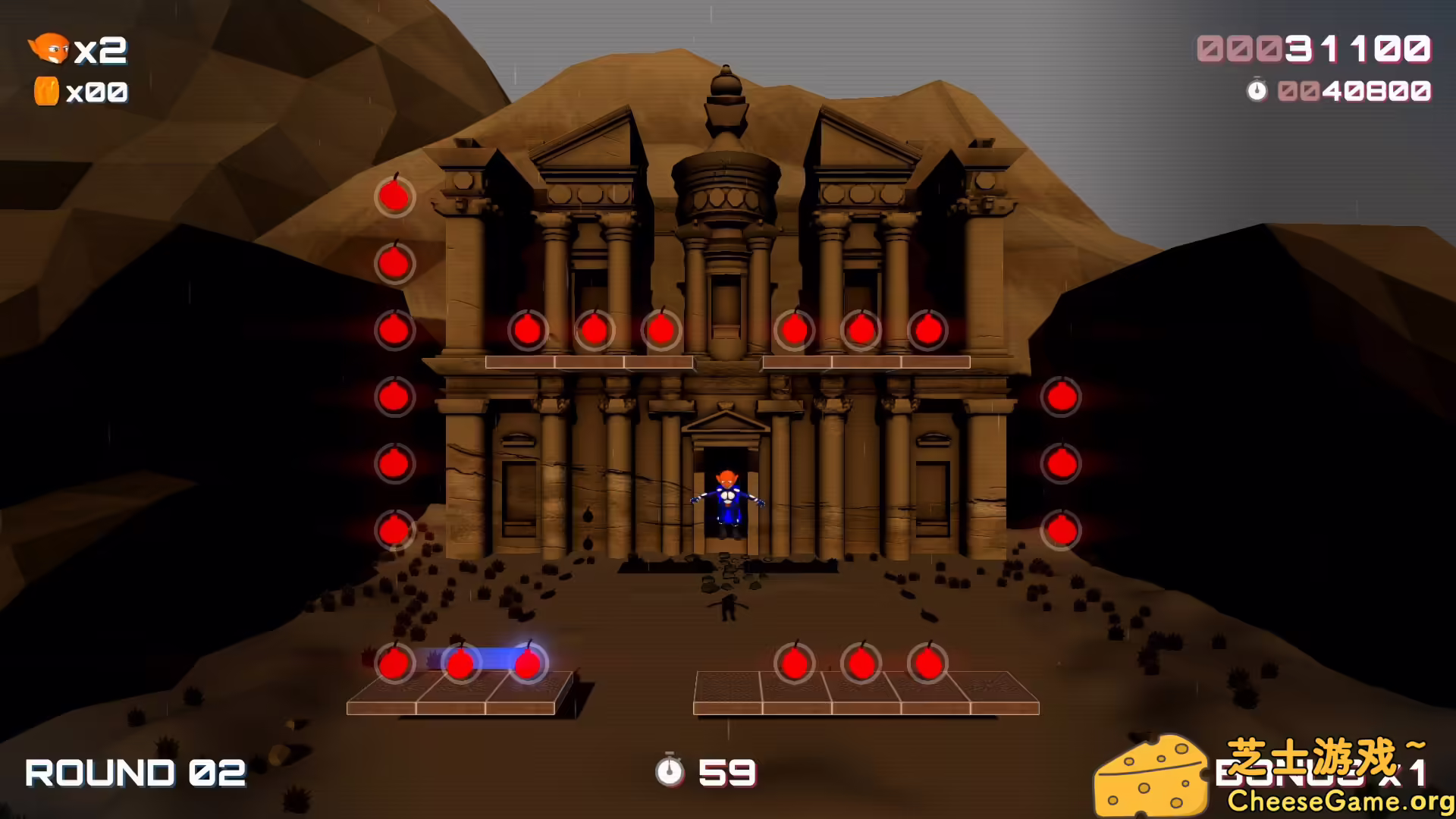Click the rightmost bomb in the upper facade row

coord(928,329)
